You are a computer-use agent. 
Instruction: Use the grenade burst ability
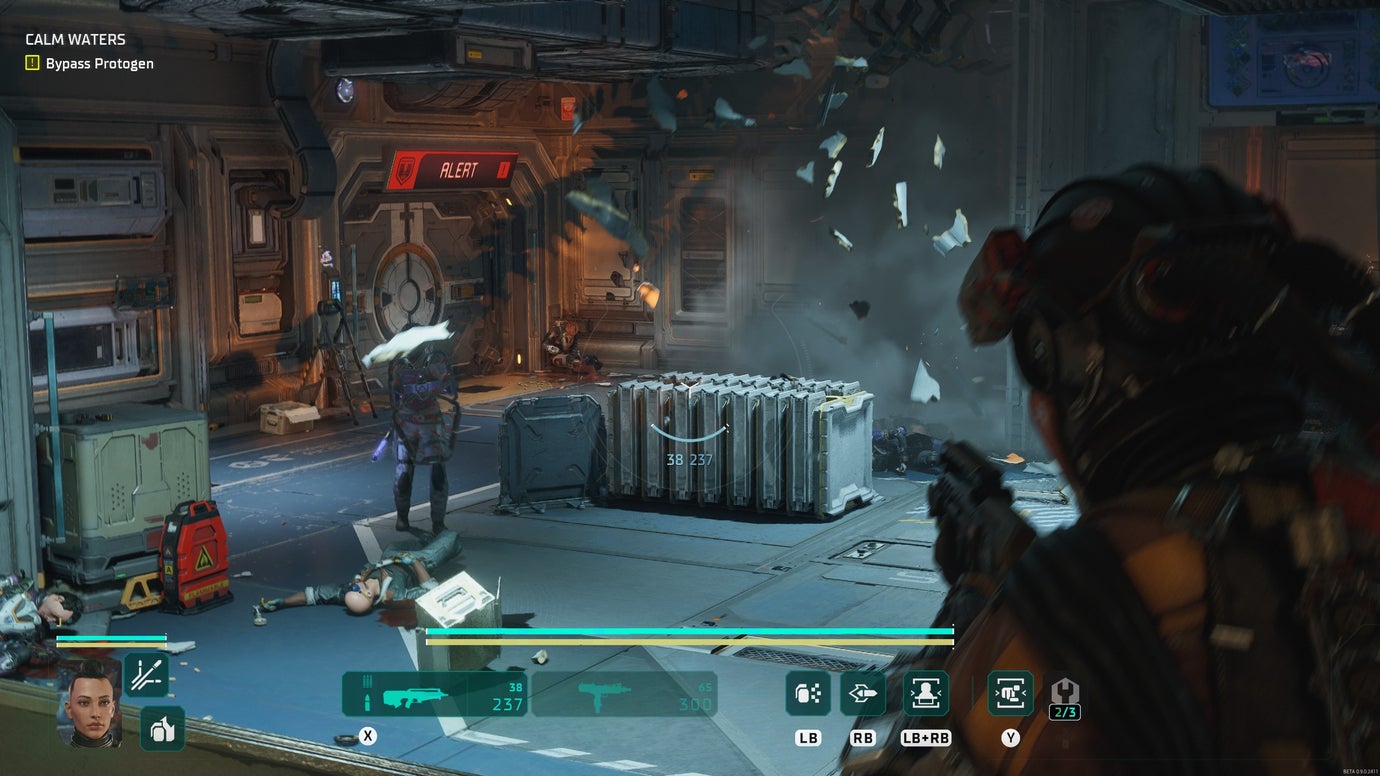pos(808,693)
